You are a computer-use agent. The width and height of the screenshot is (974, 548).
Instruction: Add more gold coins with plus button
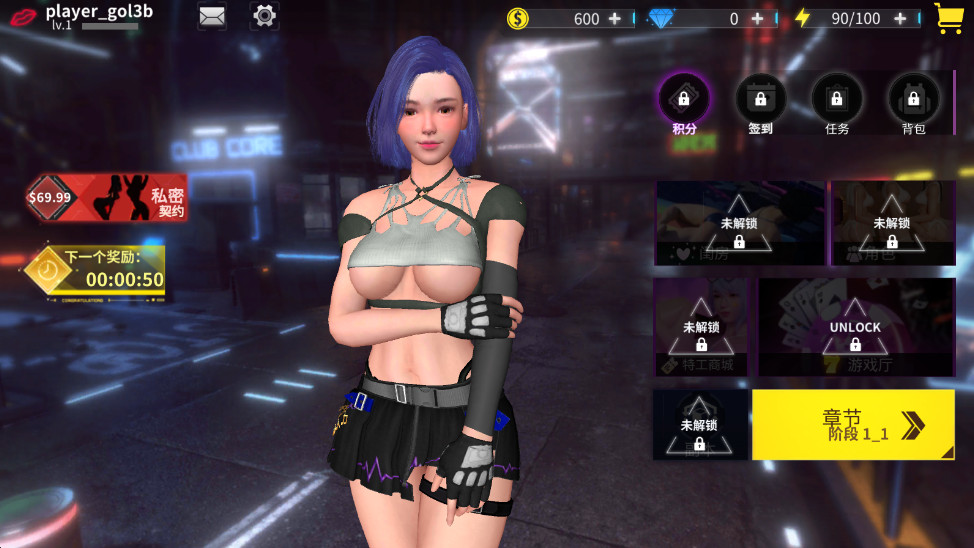click(615, 19)
